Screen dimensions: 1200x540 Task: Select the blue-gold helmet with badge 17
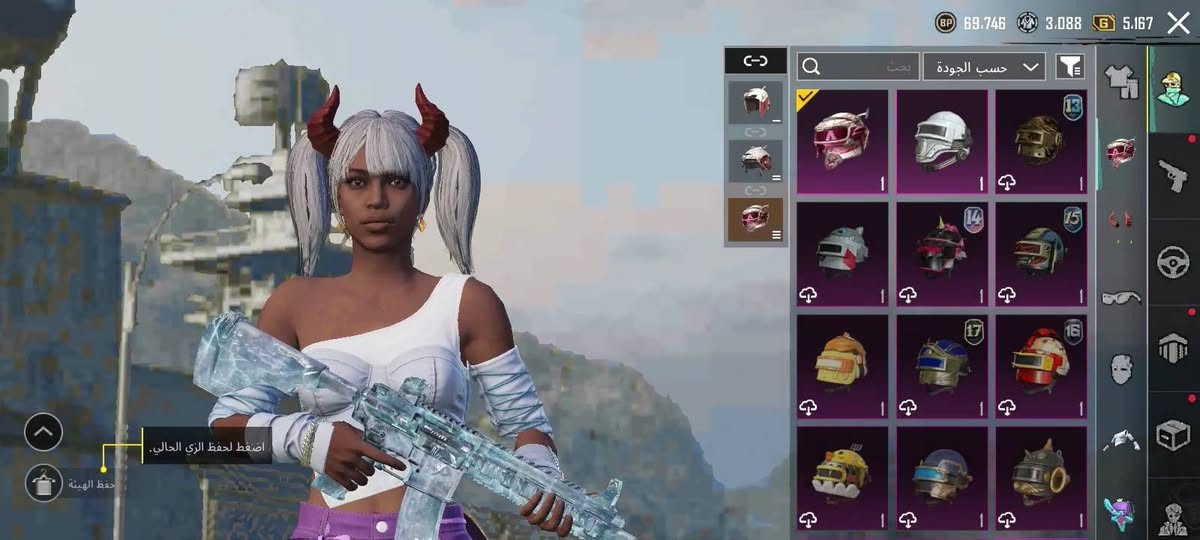coord(941,365)
